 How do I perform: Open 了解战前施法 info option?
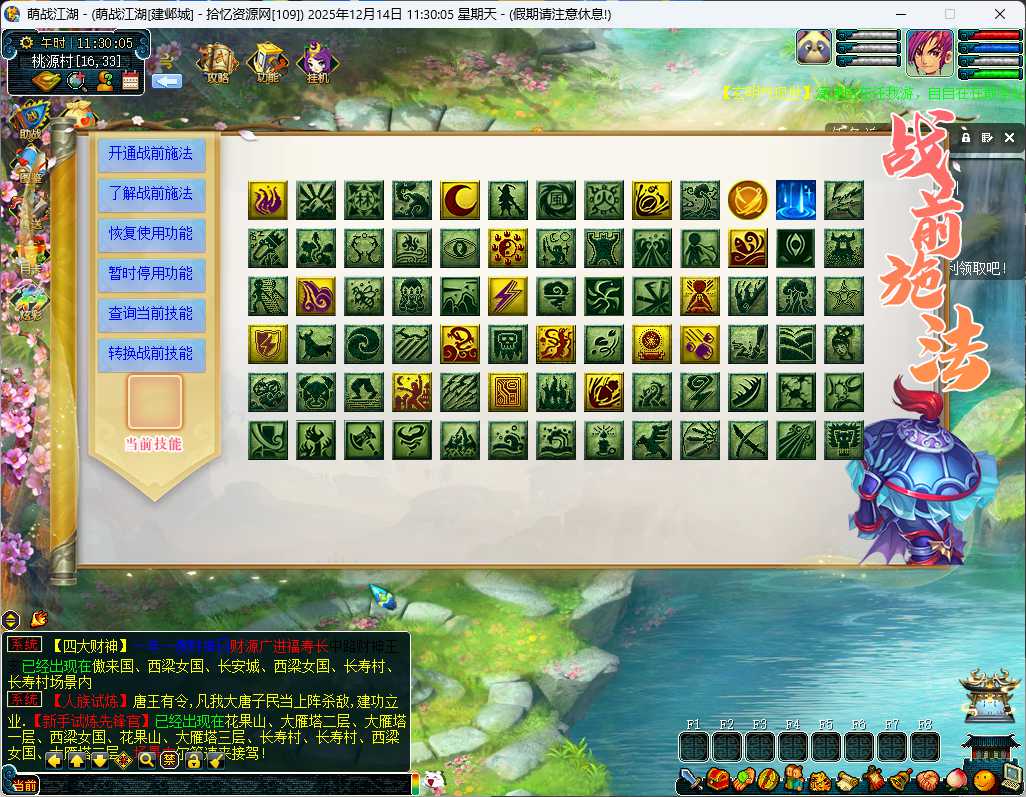click(151, 194)
